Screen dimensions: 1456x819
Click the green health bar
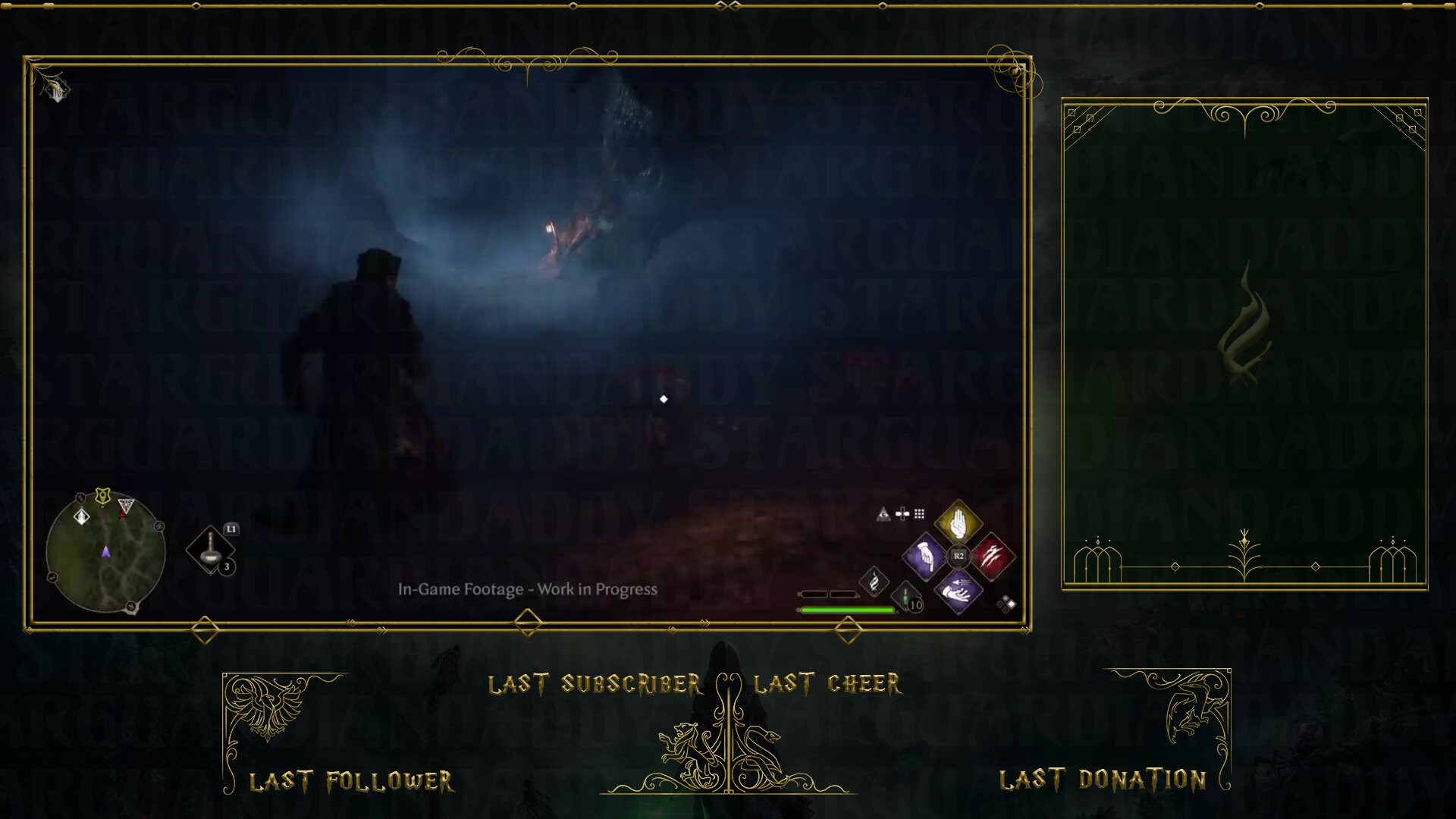click(x=846, y=609)
